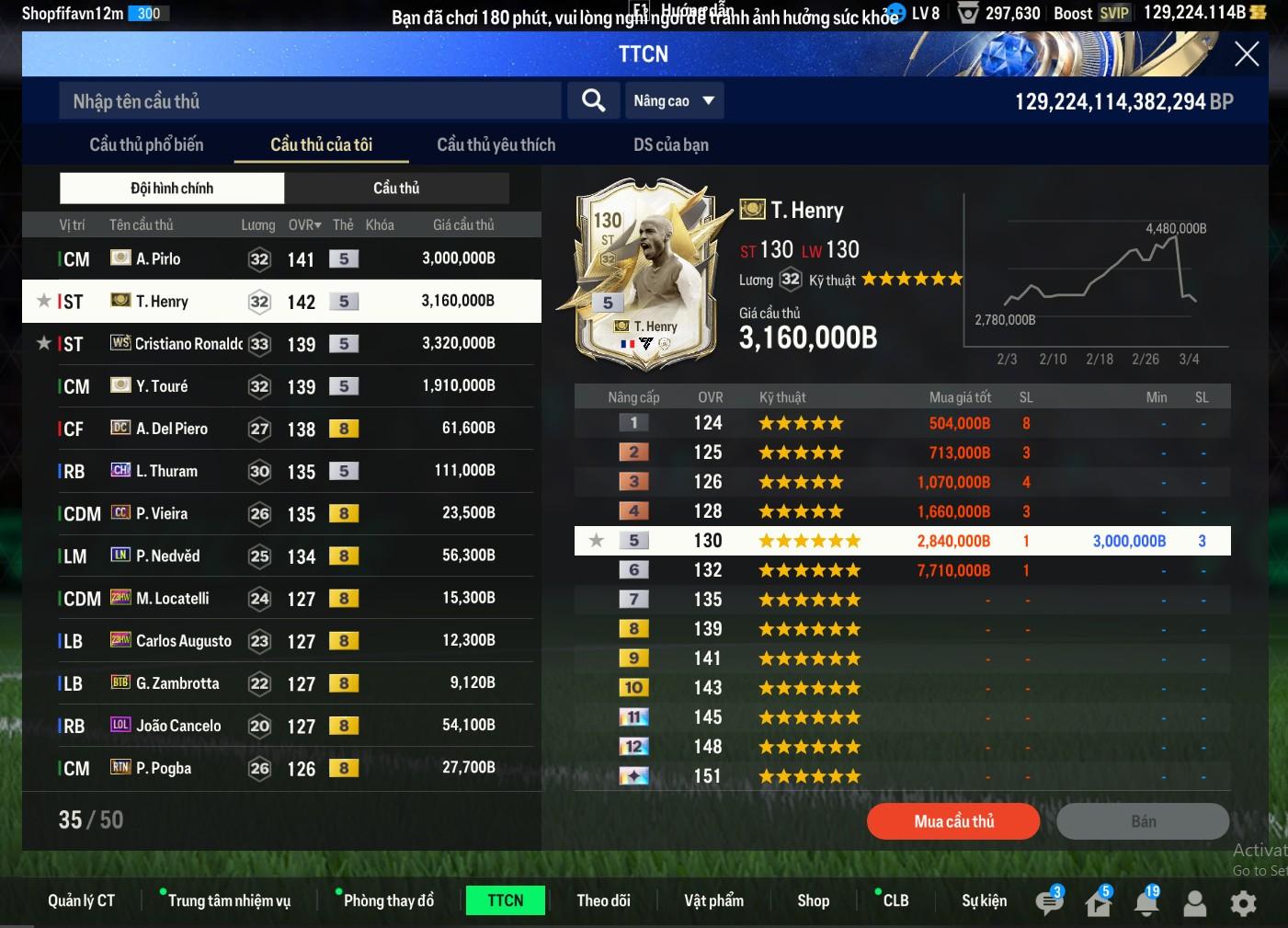Open the Nâng cao dropdown
Viewport: 1288px width, 928px height.
tap(674, 101)
